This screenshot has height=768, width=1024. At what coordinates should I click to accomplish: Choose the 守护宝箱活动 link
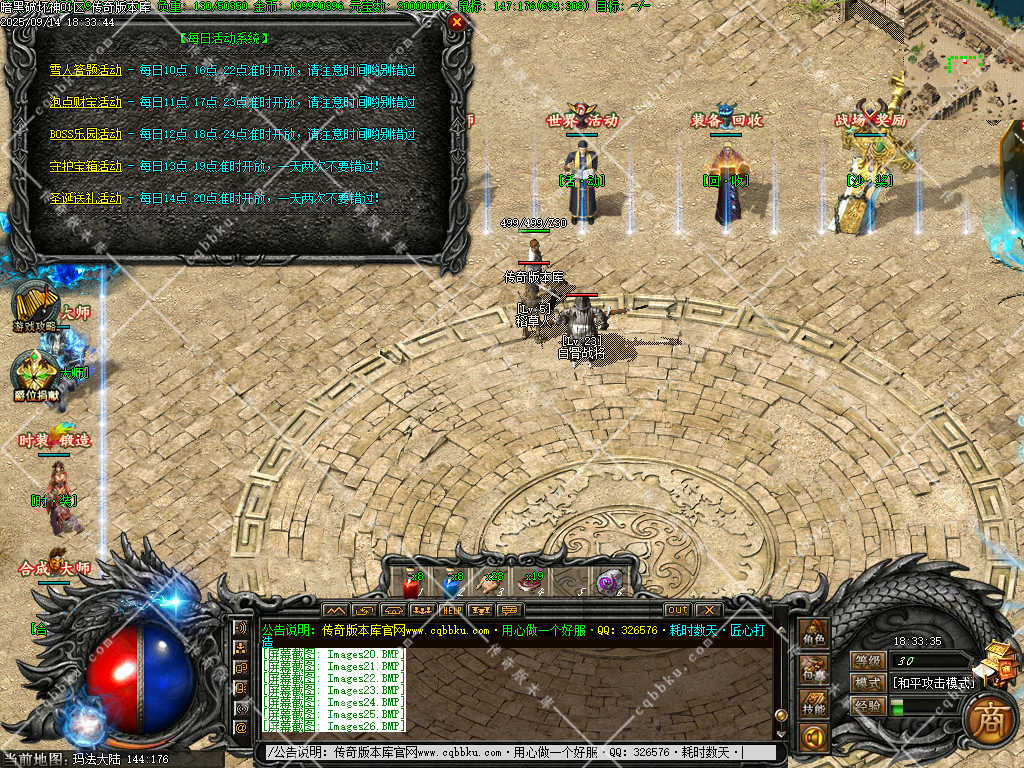coord(86,166)
